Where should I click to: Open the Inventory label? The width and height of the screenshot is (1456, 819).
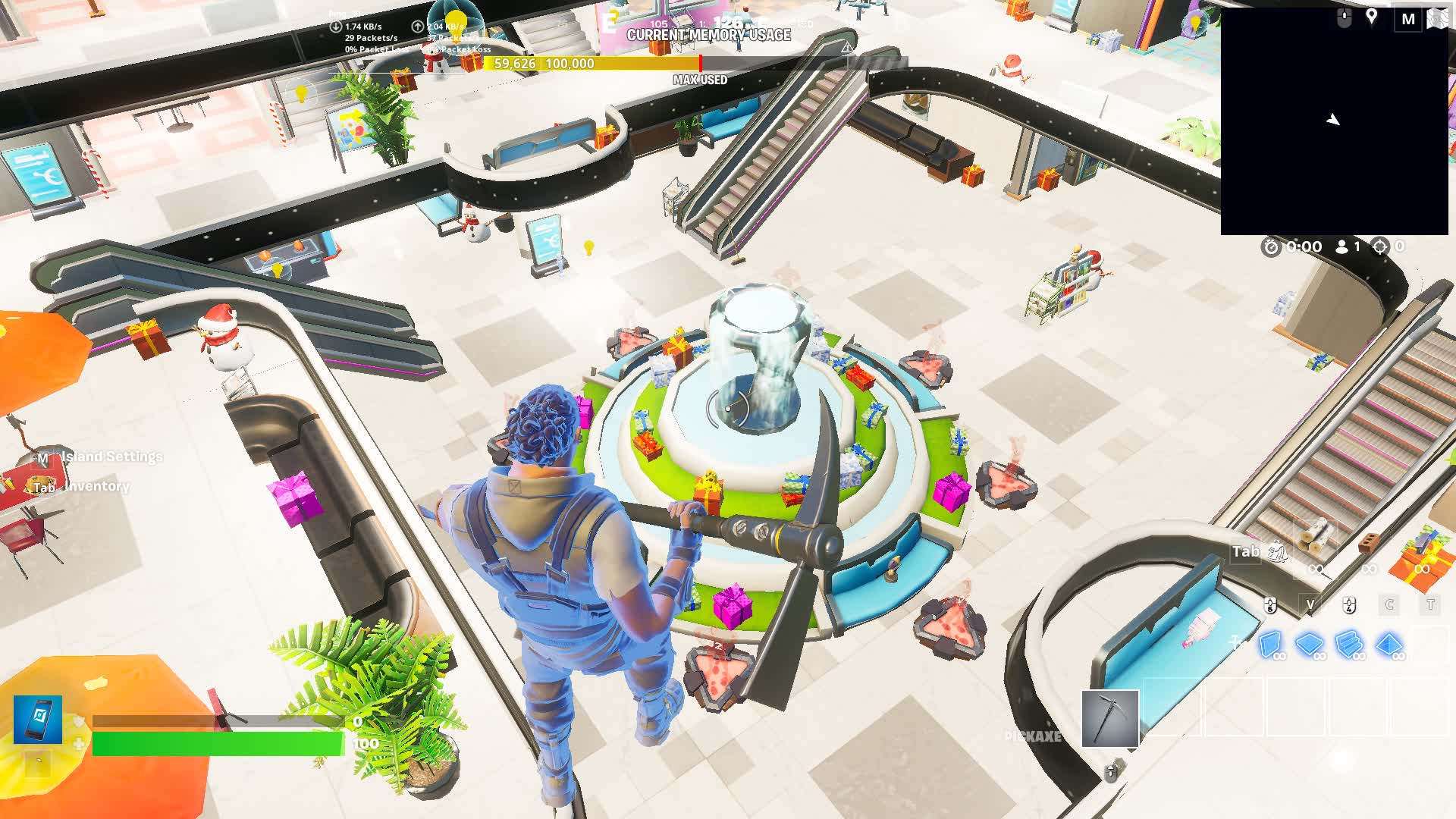coord(96,486)
